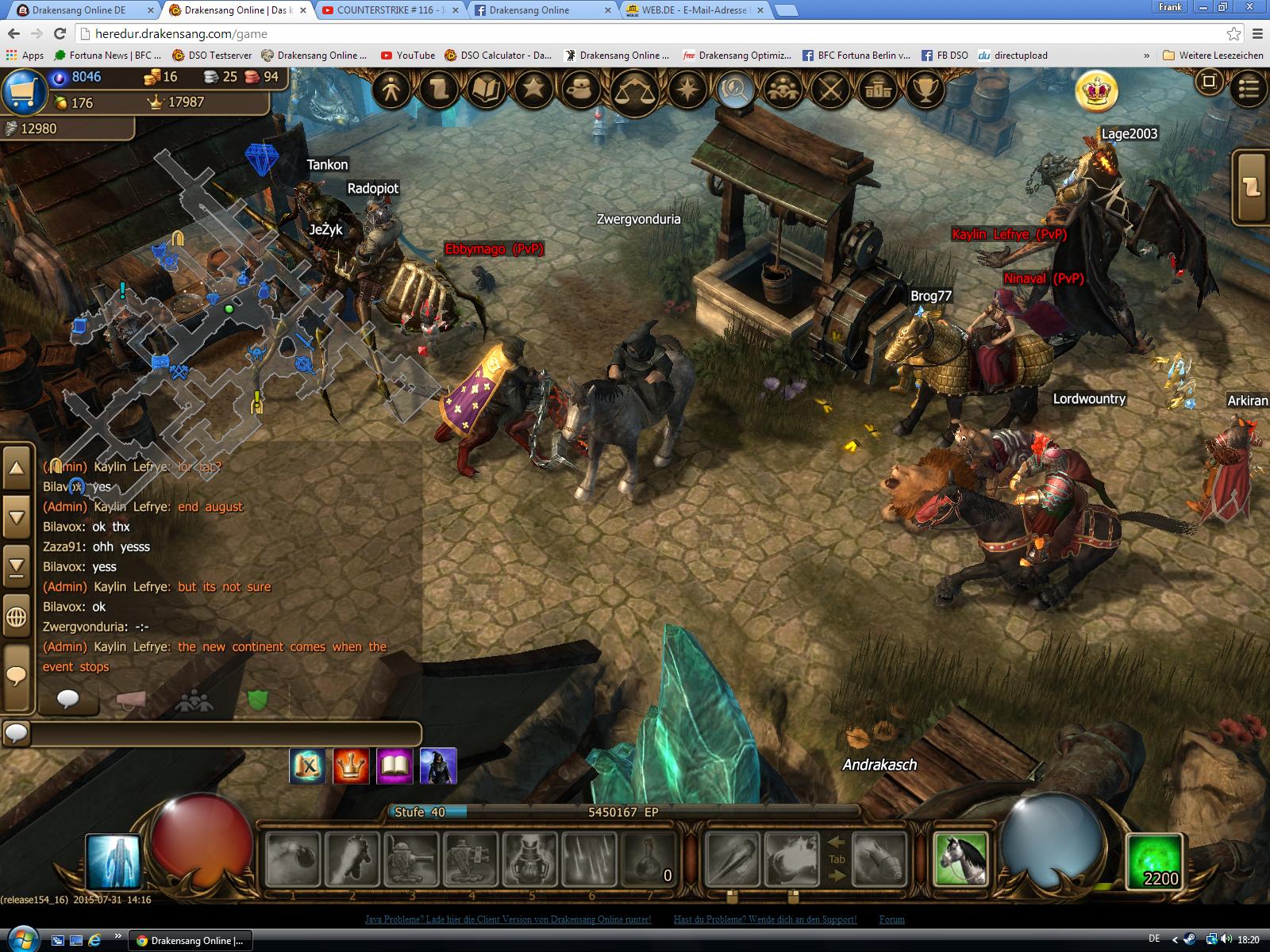This screenshot has height=952, width=1270.
Task: Open the character figure menu icon
Action: (x=391, y=90)
